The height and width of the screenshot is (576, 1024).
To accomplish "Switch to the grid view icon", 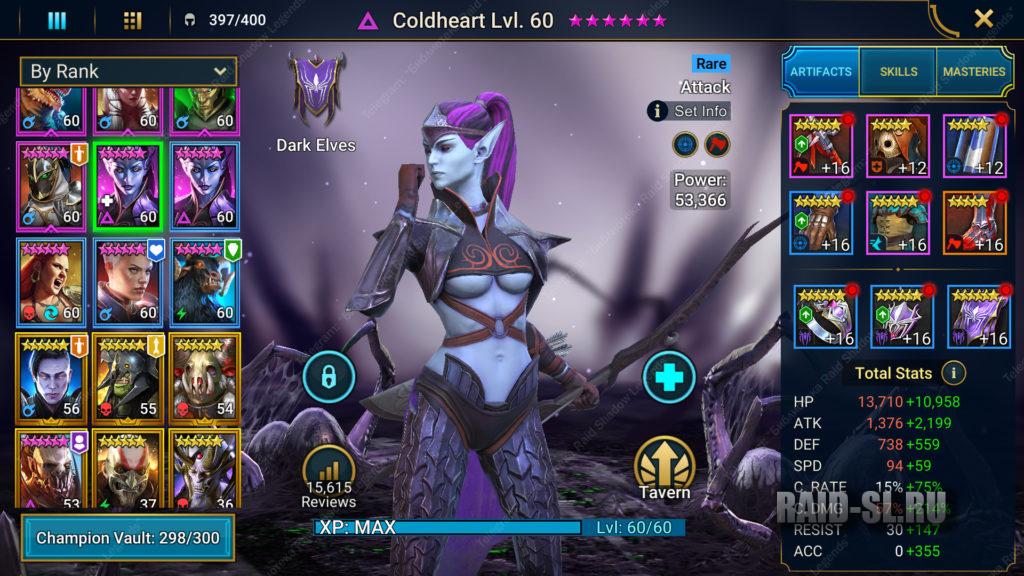I will point(132,20).
